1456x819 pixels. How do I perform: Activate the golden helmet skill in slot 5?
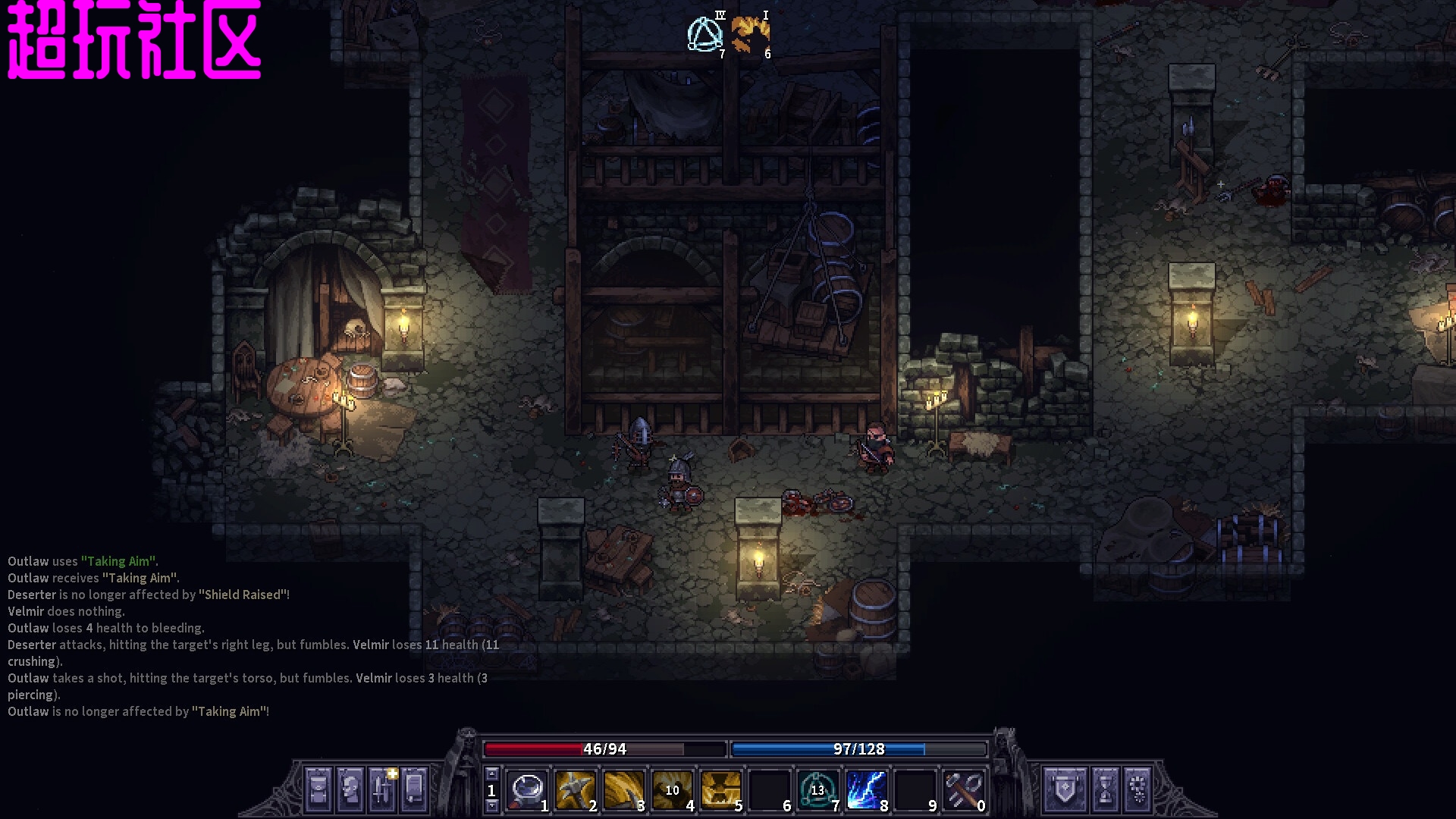(x=721, y=789)
